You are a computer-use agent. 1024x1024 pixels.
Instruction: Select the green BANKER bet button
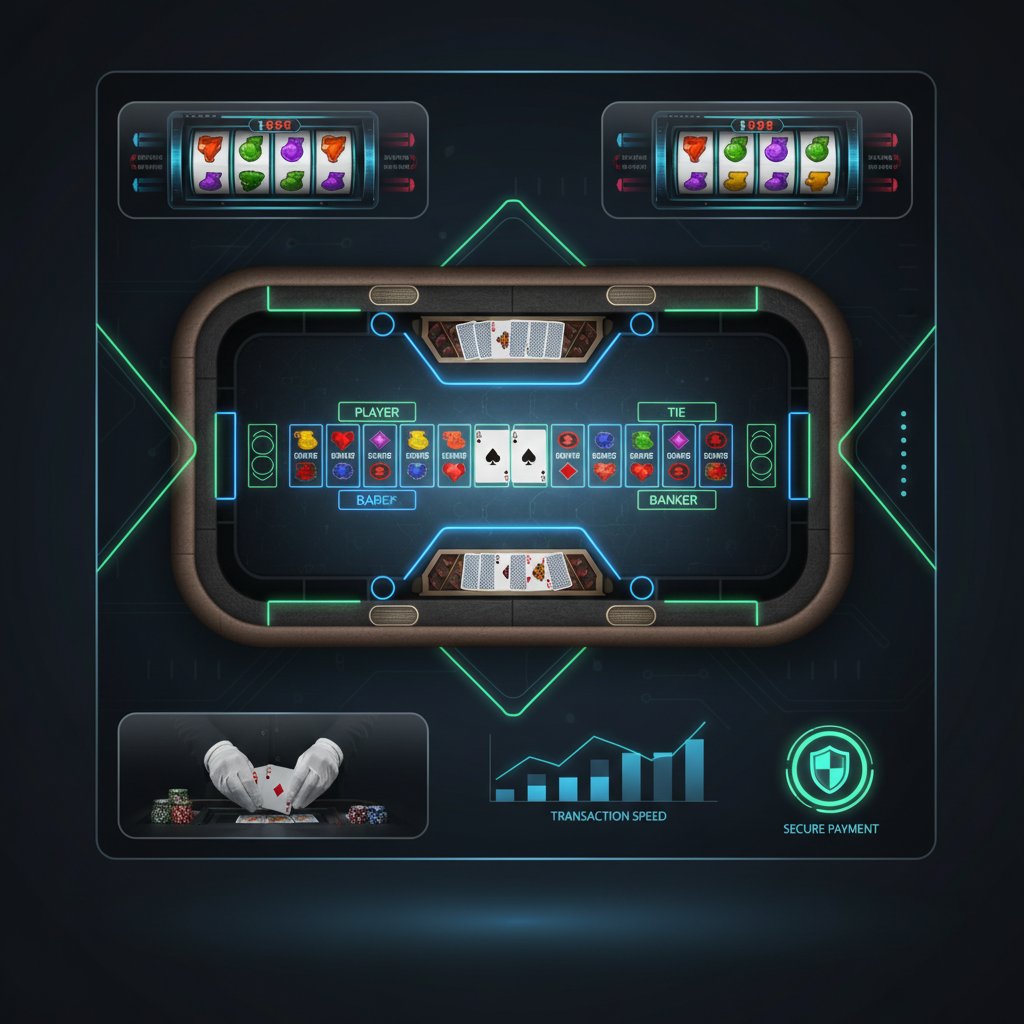pos(674,500)
